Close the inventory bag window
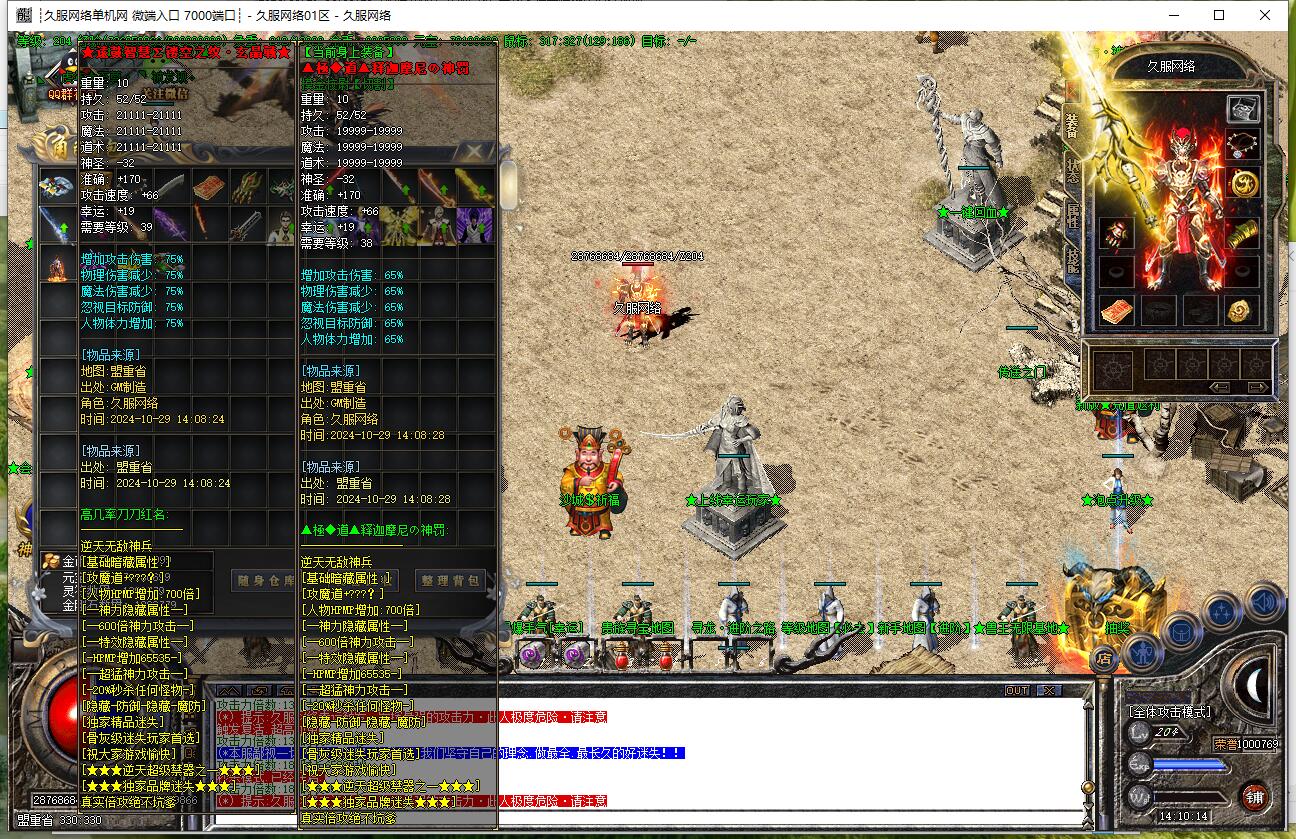Viewport: 1296px width, 839px height. pos(475,151)
